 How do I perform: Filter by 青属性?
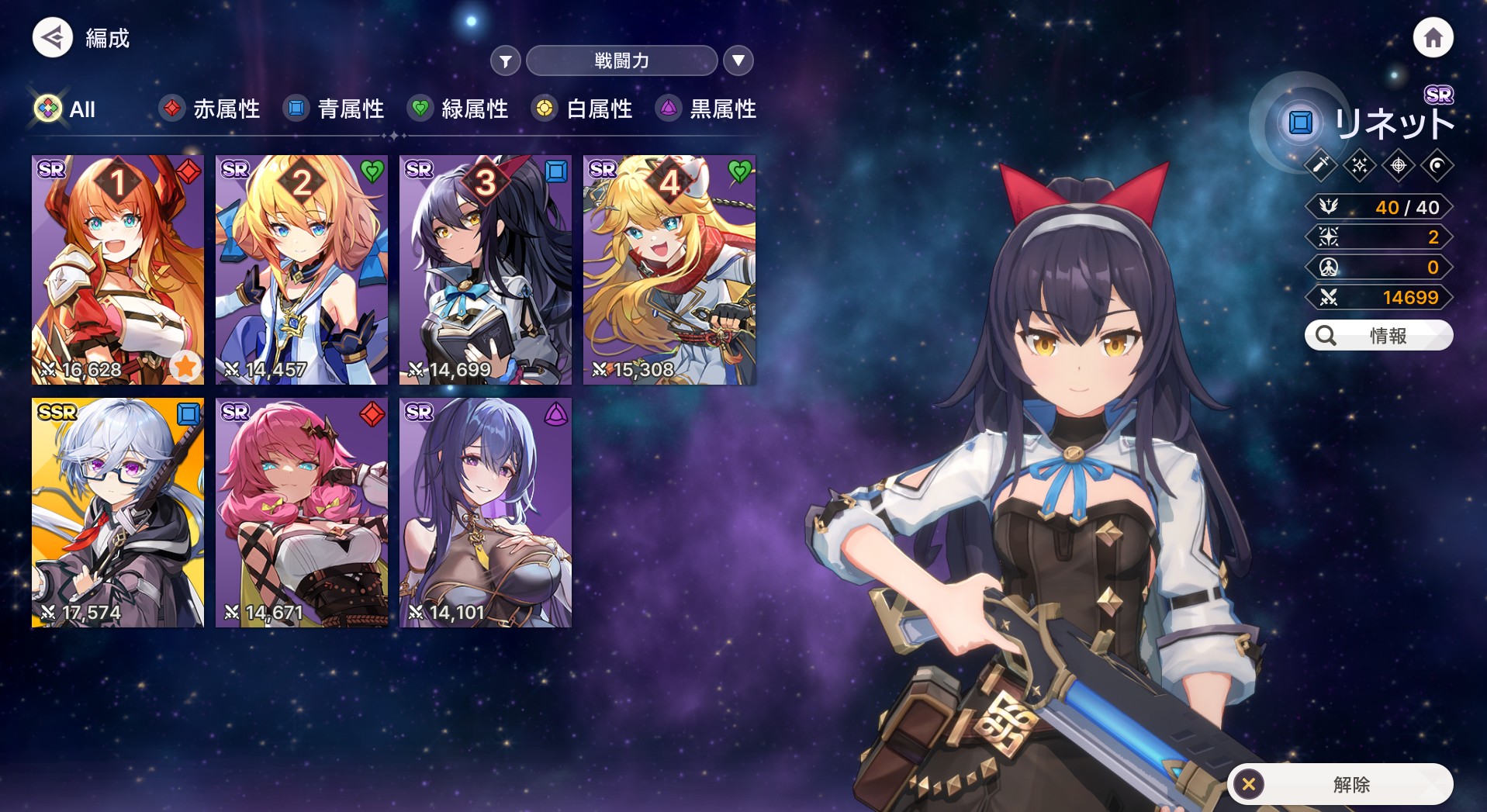334,109
